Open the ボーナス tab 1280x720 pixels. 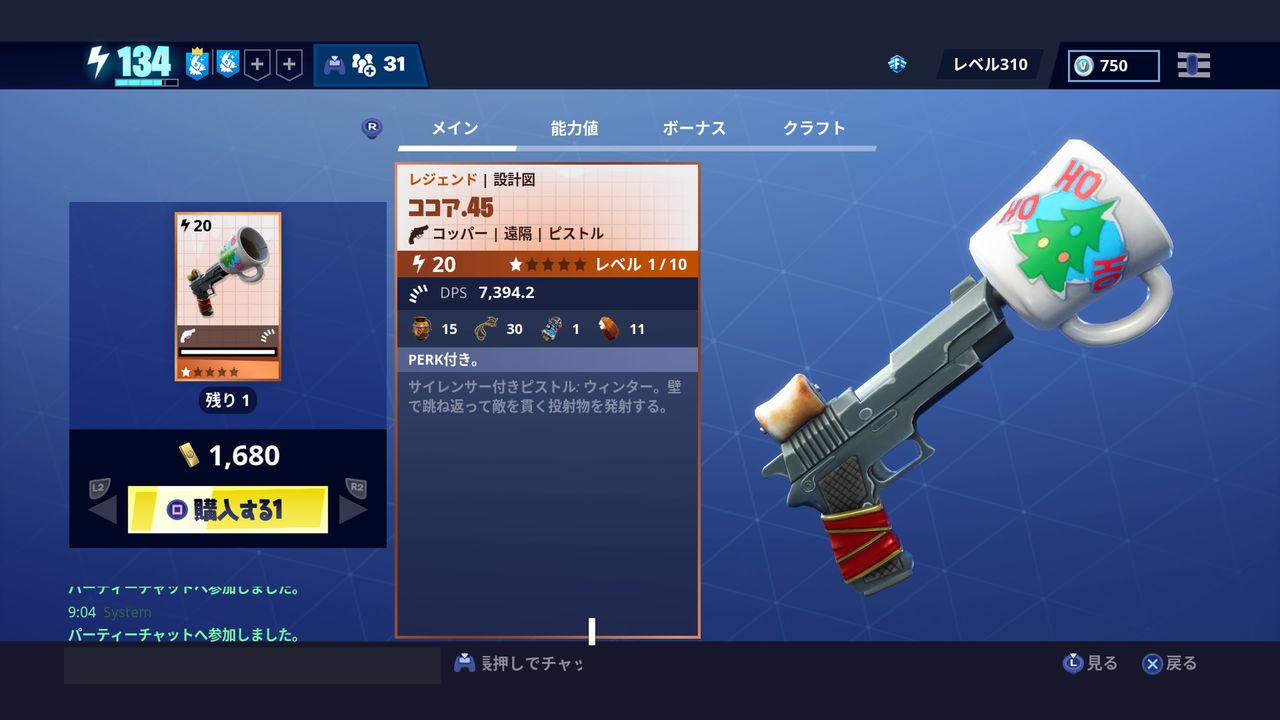coord(696,128)
